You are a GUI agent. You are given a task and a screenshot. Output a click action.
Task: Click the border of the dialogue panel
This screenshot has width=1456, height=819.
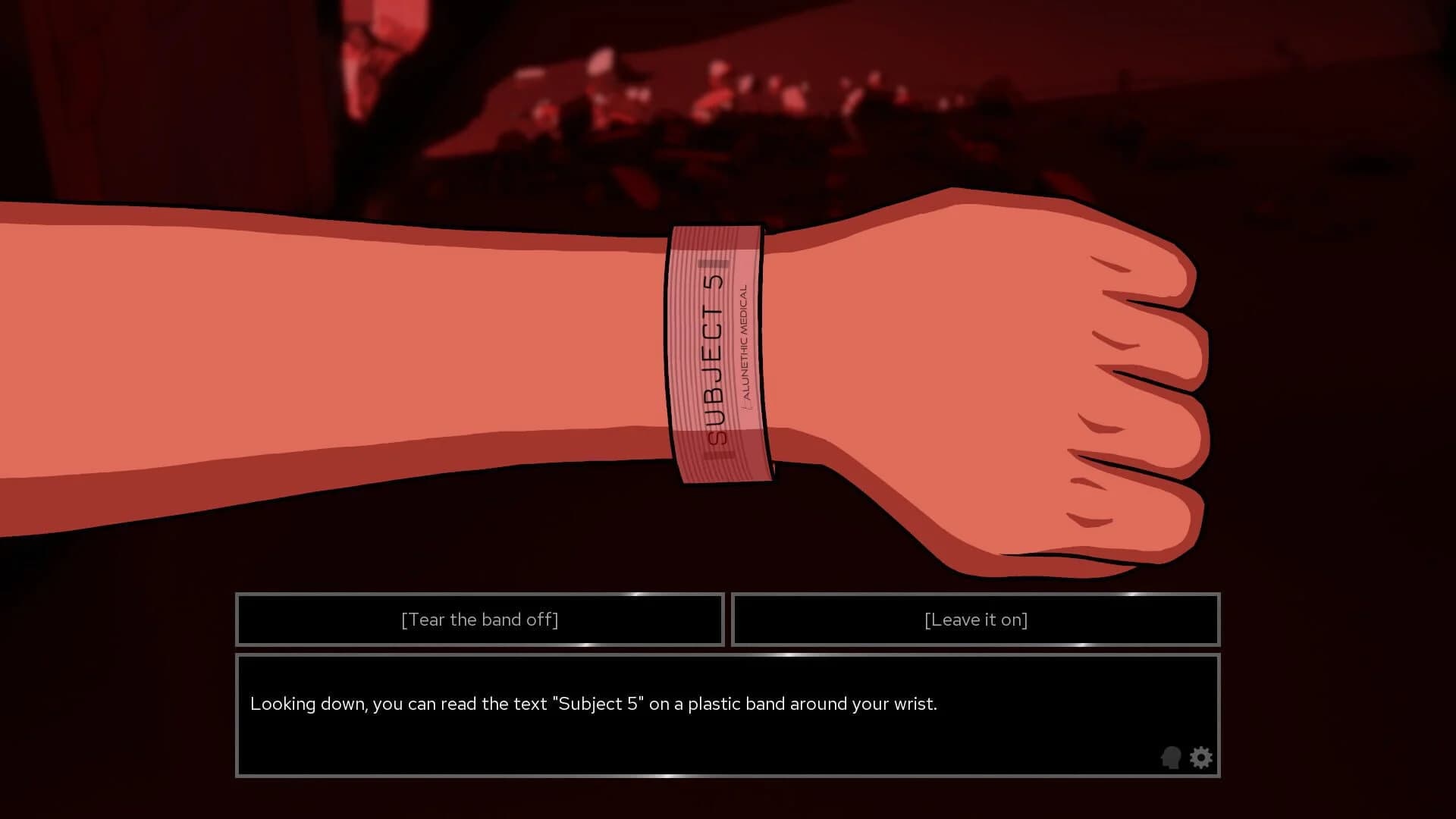tap(728, 657)
